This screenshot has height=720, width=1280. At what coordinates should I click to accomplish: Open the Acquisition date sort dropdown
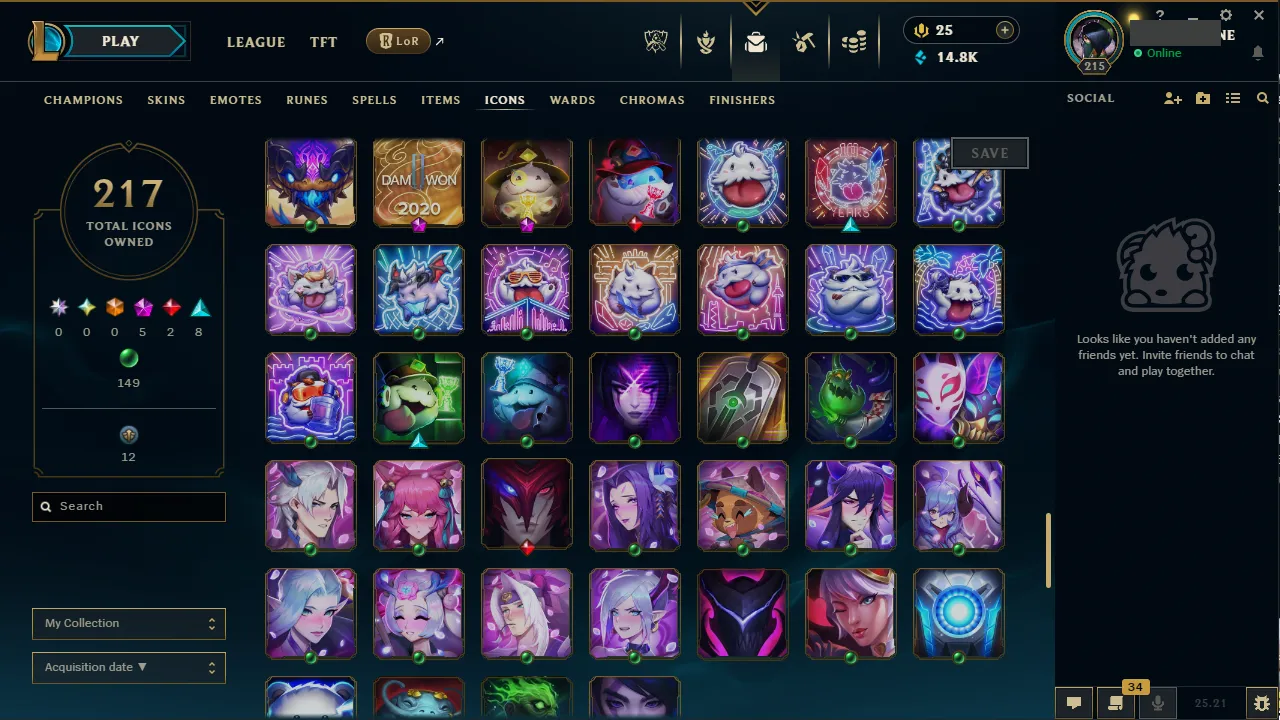click(x=128, y=667)
